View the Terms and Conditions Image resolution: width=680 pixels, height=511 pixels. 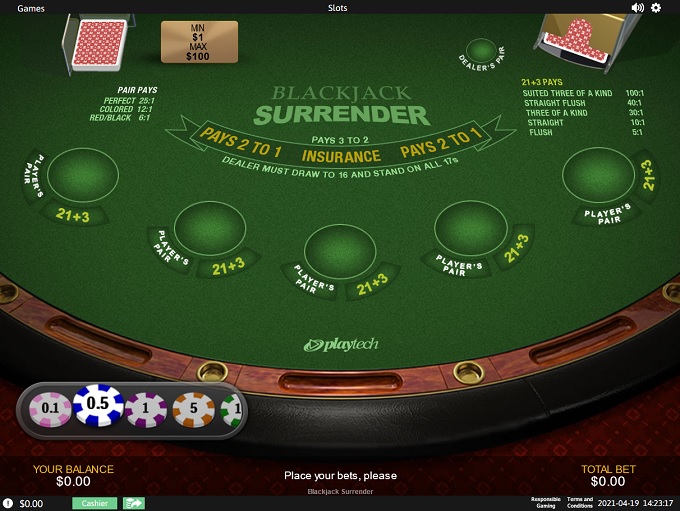pos(580,503)
